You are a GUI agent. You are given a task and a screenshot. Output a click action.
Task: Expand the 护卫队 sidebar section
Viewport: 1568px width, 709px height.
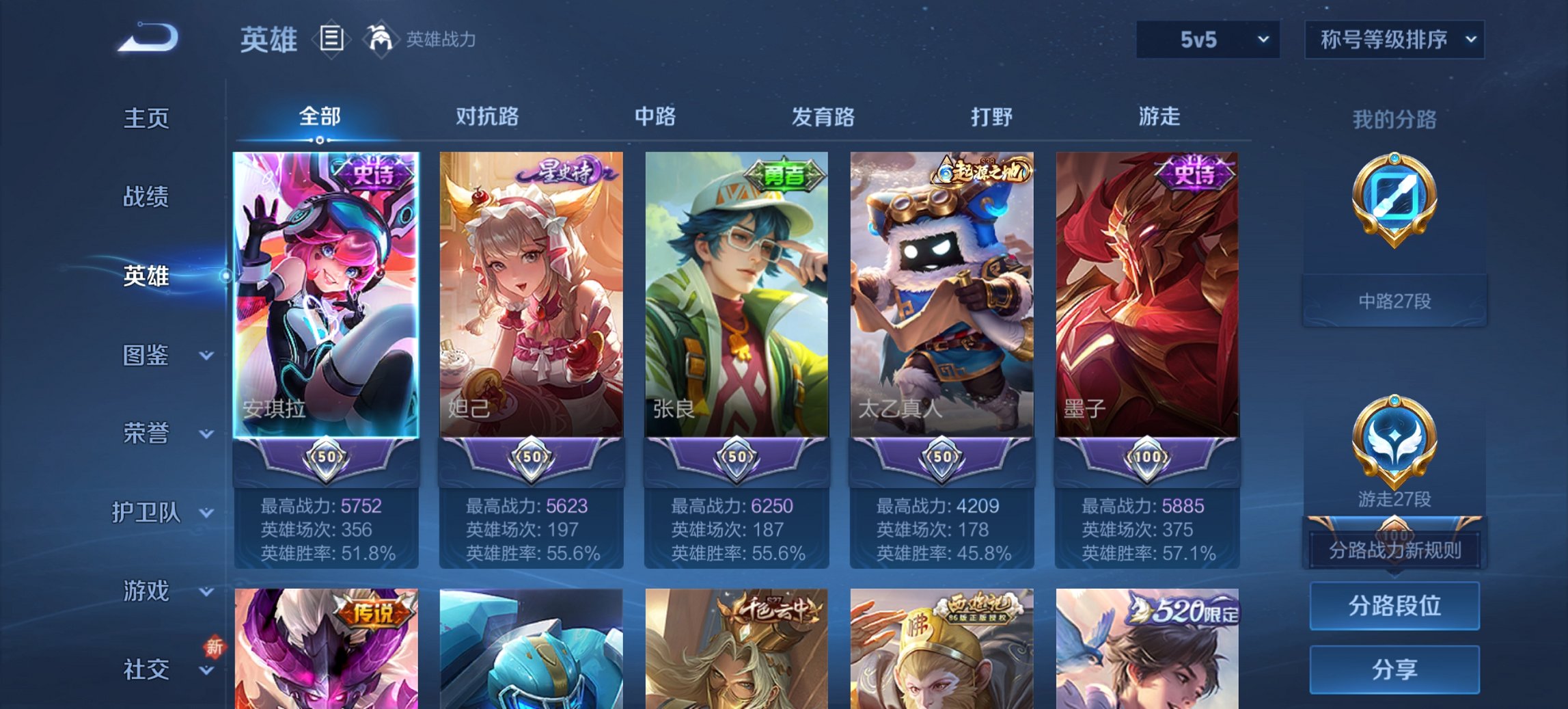click(x=148, y=513)
